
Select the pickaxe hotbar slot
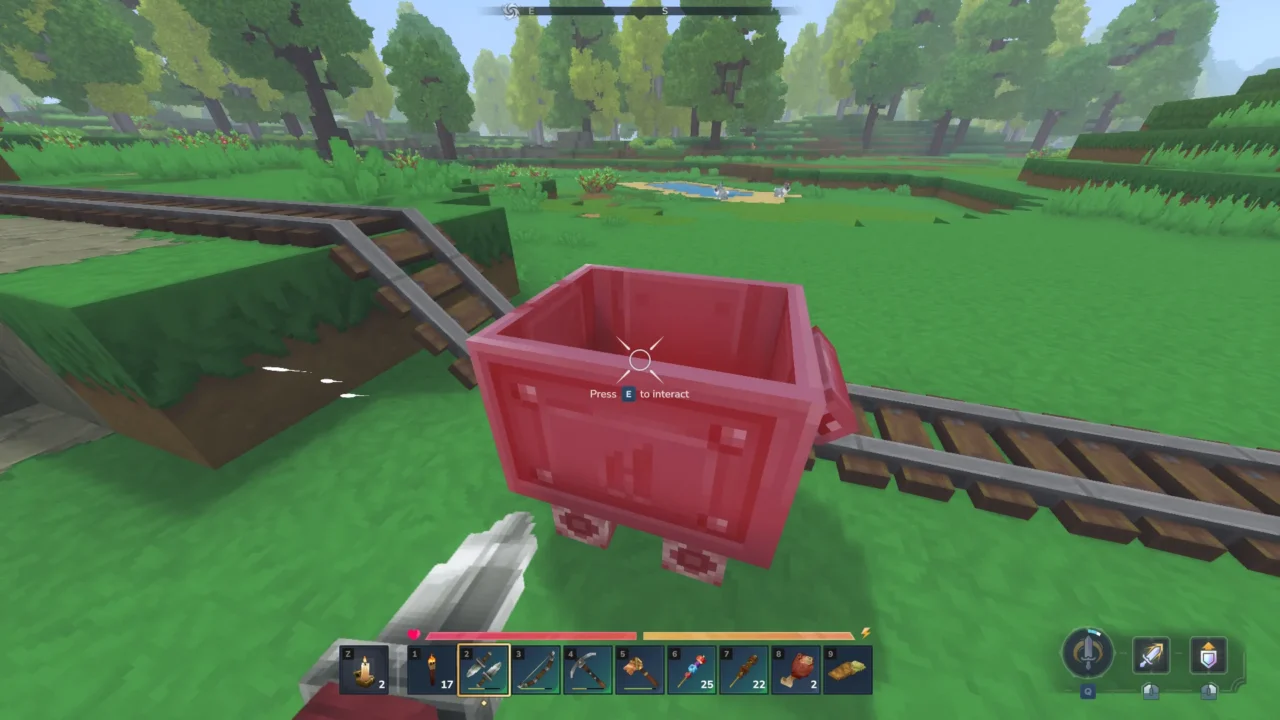pyautogui.click(x=588, y=669)
